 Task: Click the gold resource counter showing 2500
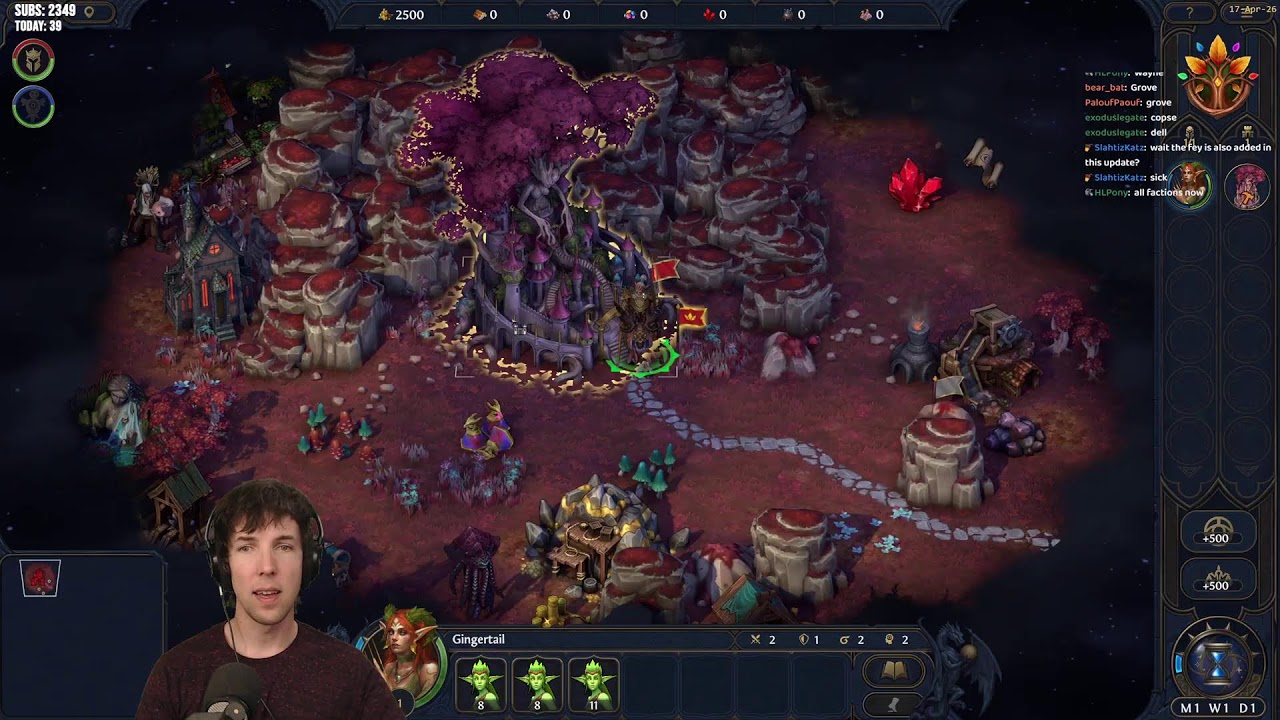coord(401,14)
